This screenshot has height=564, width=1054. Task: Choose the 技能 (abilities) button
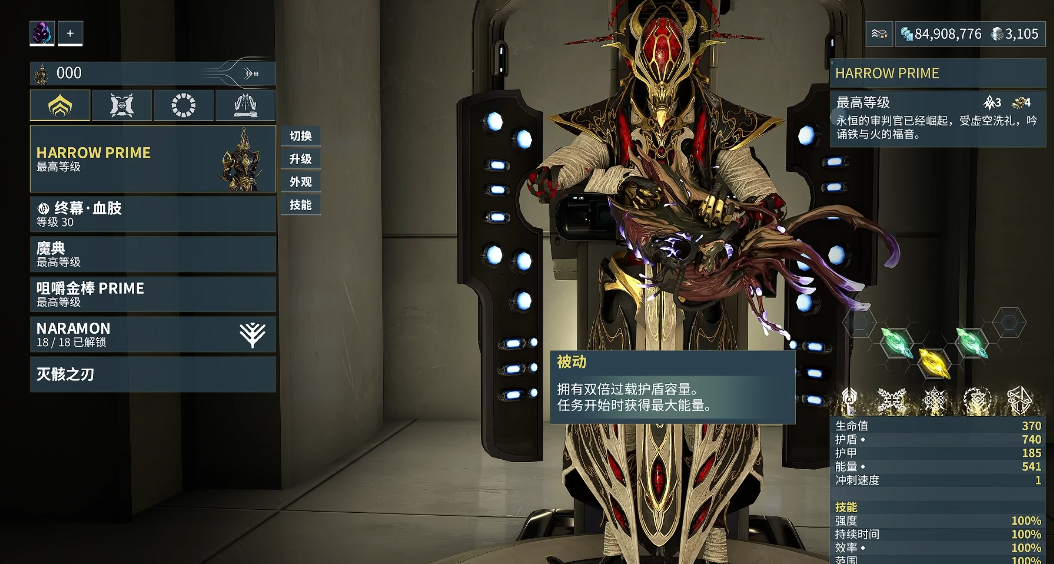click(300, 205)
